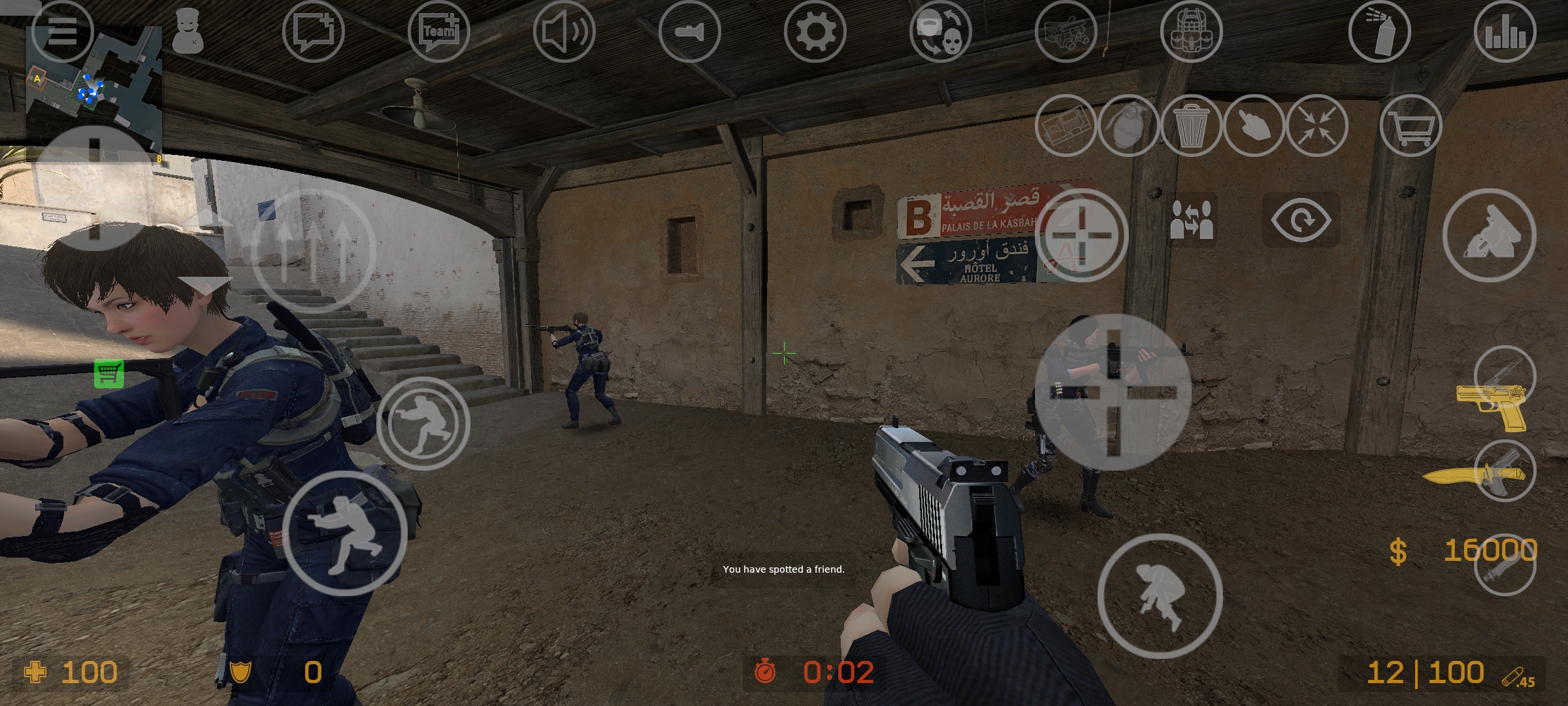Activate the night vision goggles button
Image resolution: width=1568 pixels, height=706 pixels.
(1066, 31)
